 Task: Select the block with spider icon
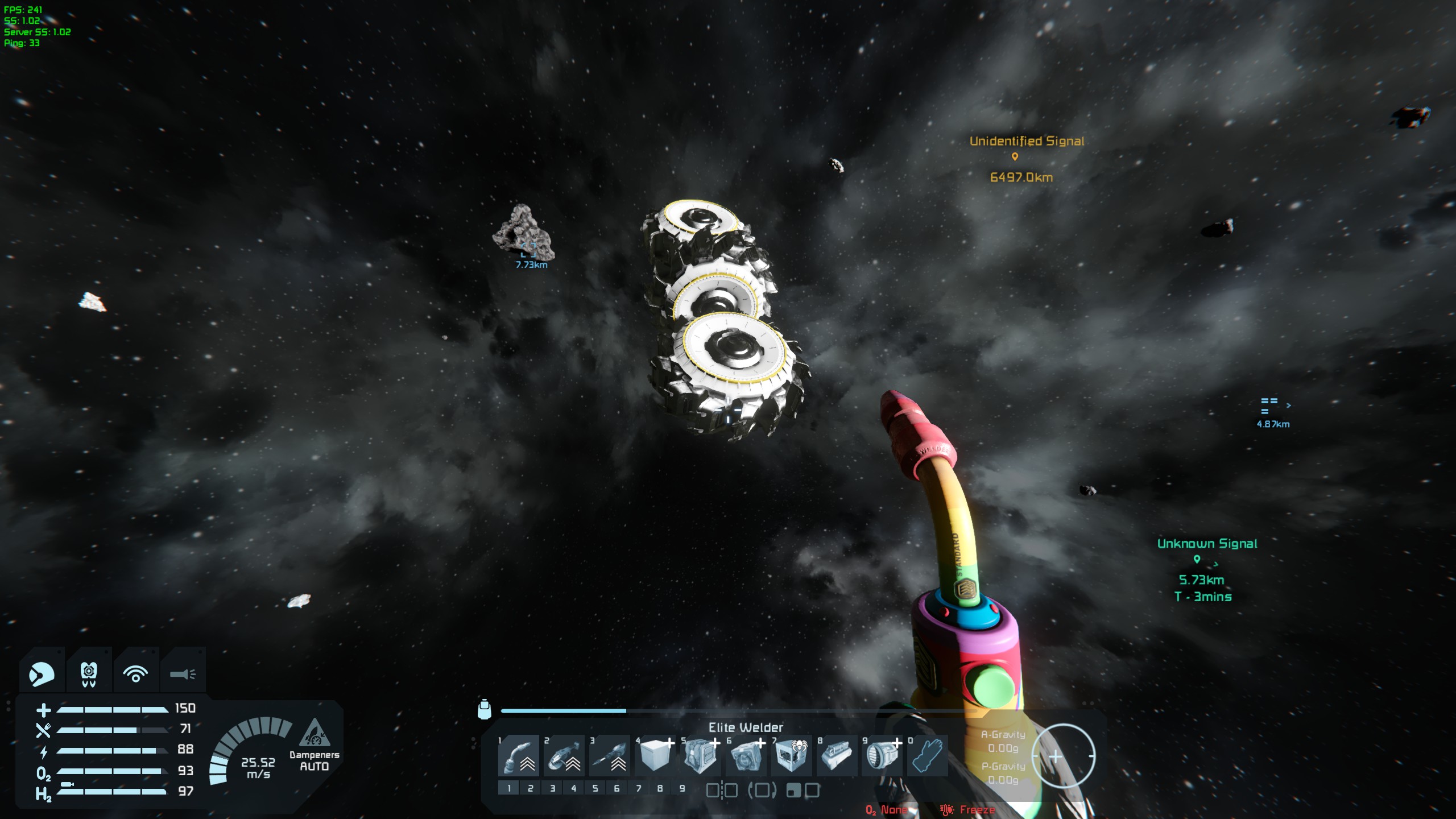pyautogui.click(x=791, y=756)
